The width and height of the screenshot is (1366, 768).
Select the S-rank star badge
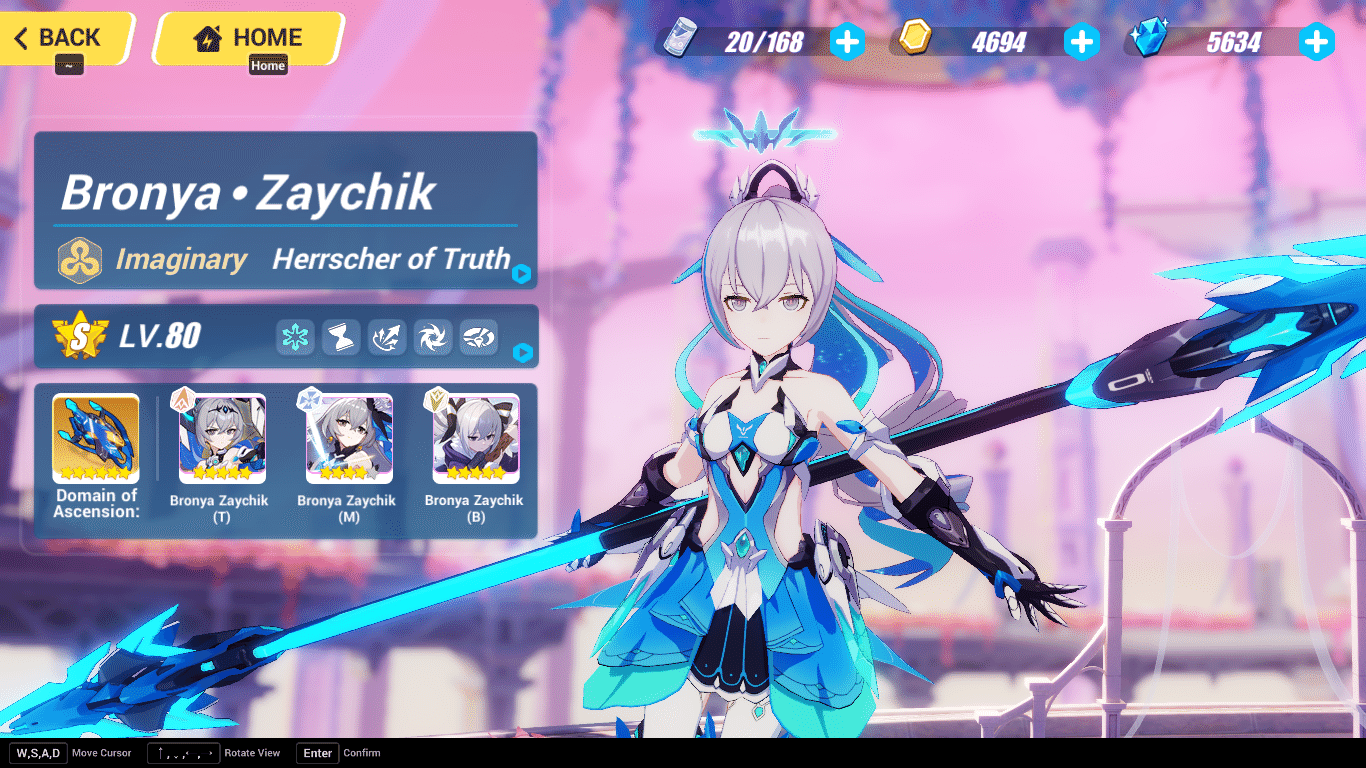(80, 336)
